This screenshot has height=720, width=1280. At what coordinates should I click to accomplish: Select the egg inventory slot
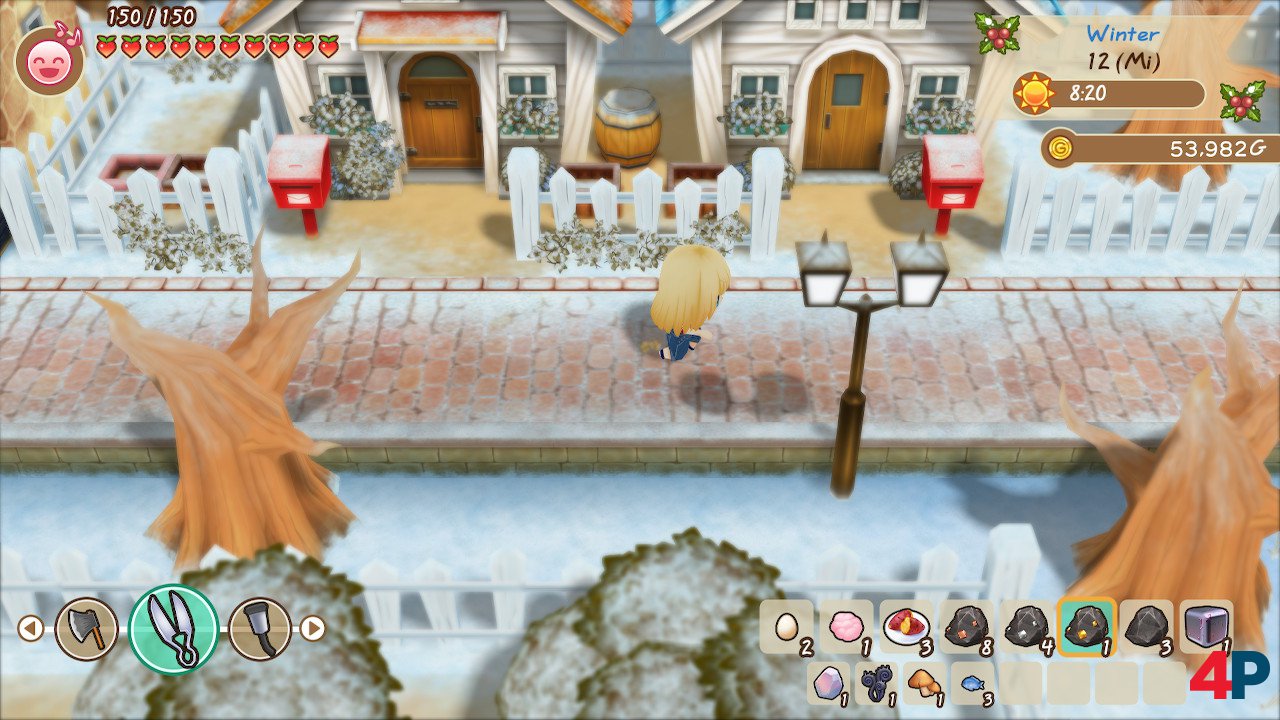tap(786, 627)
